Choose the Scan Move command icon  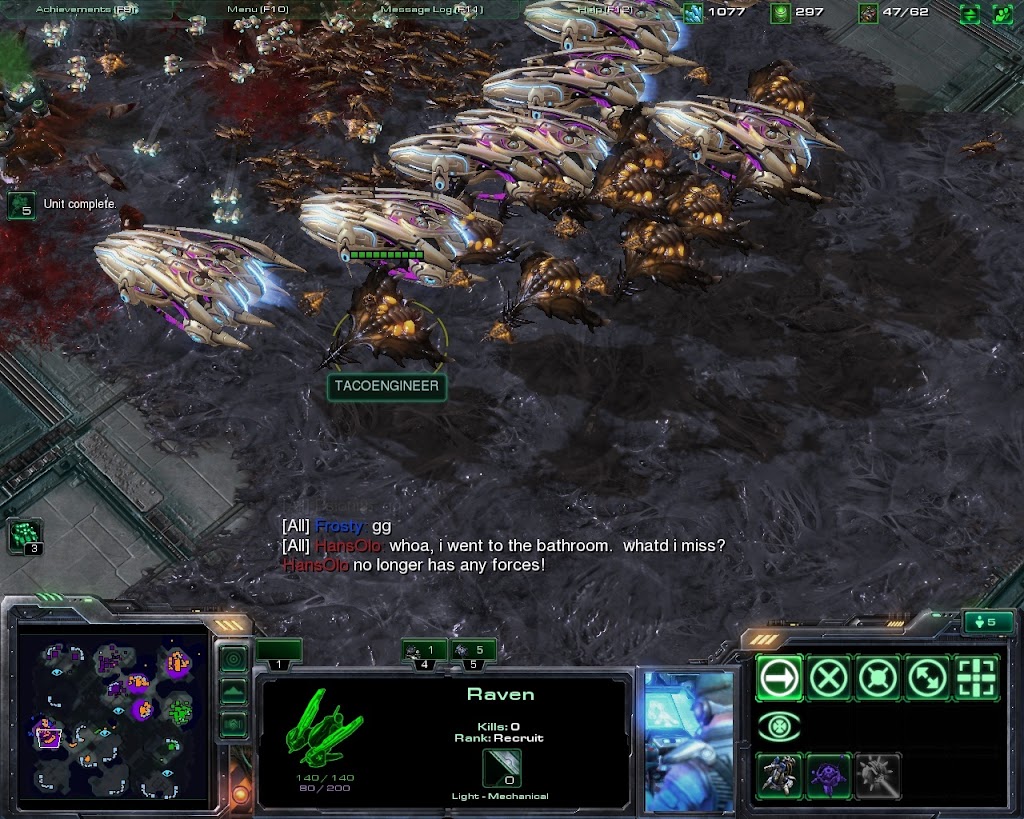pos(975,679)
